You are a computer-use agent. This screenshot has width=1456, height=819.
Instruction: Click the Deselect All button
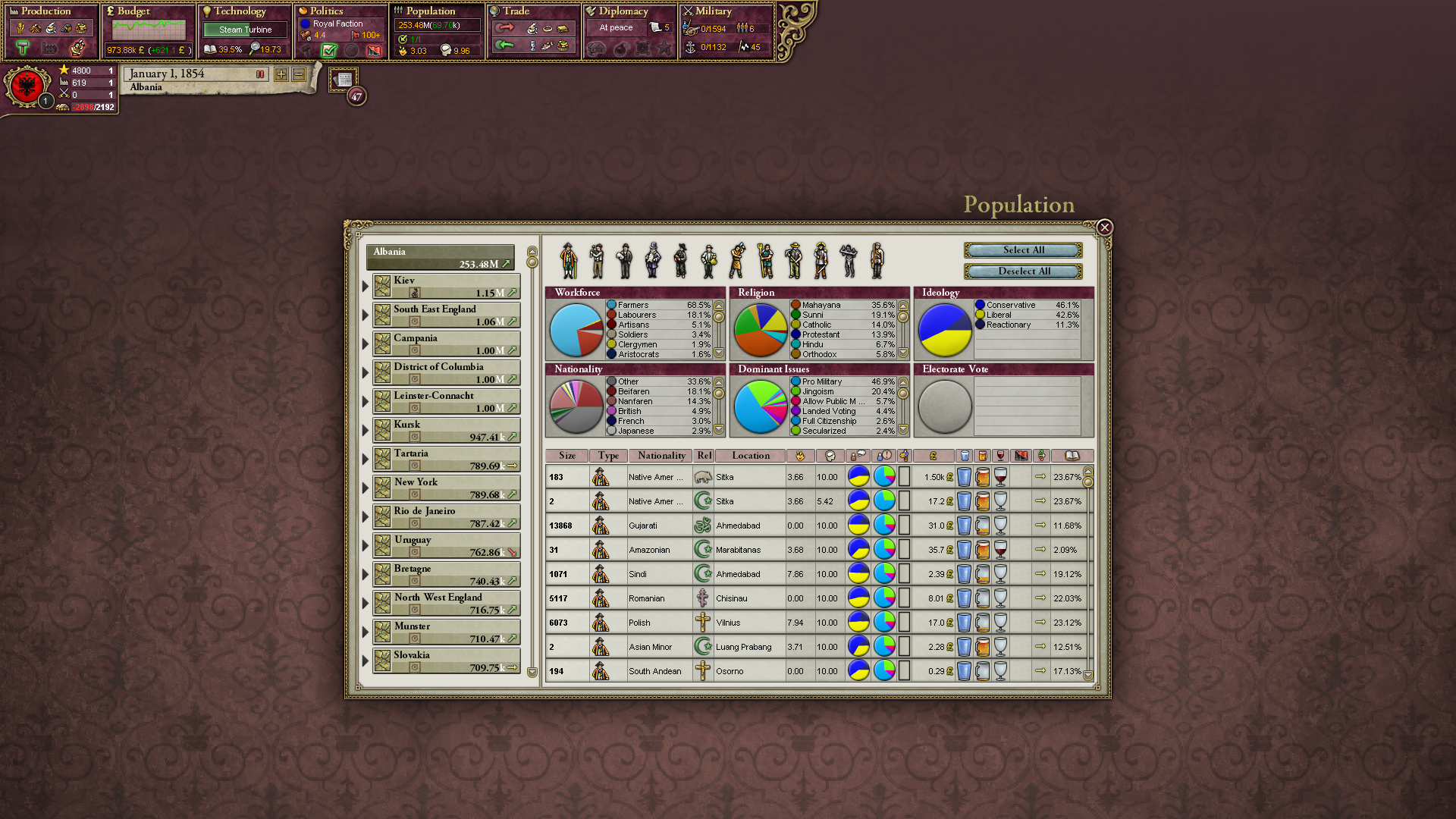click(x=1023, y=271)
